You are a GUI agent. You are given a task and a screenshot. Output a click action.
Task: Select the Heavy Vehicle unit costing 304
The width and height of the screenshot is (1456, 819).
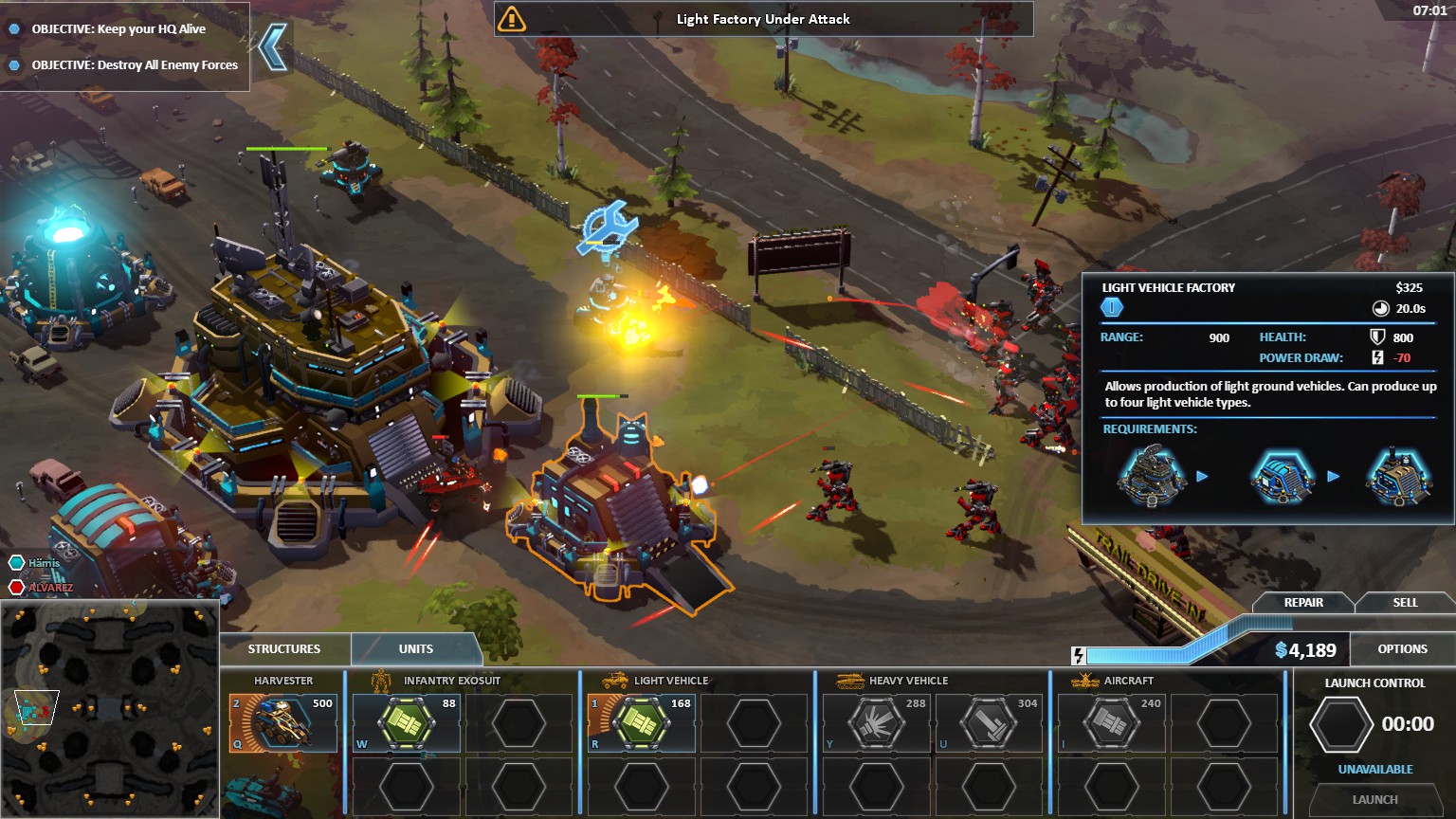coord(989,724)
